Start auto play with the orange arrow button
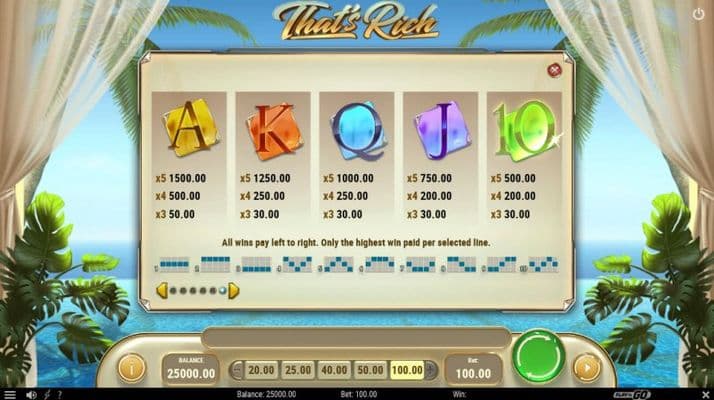The width and height of the screenshot is (714, 400). (585, 367)
